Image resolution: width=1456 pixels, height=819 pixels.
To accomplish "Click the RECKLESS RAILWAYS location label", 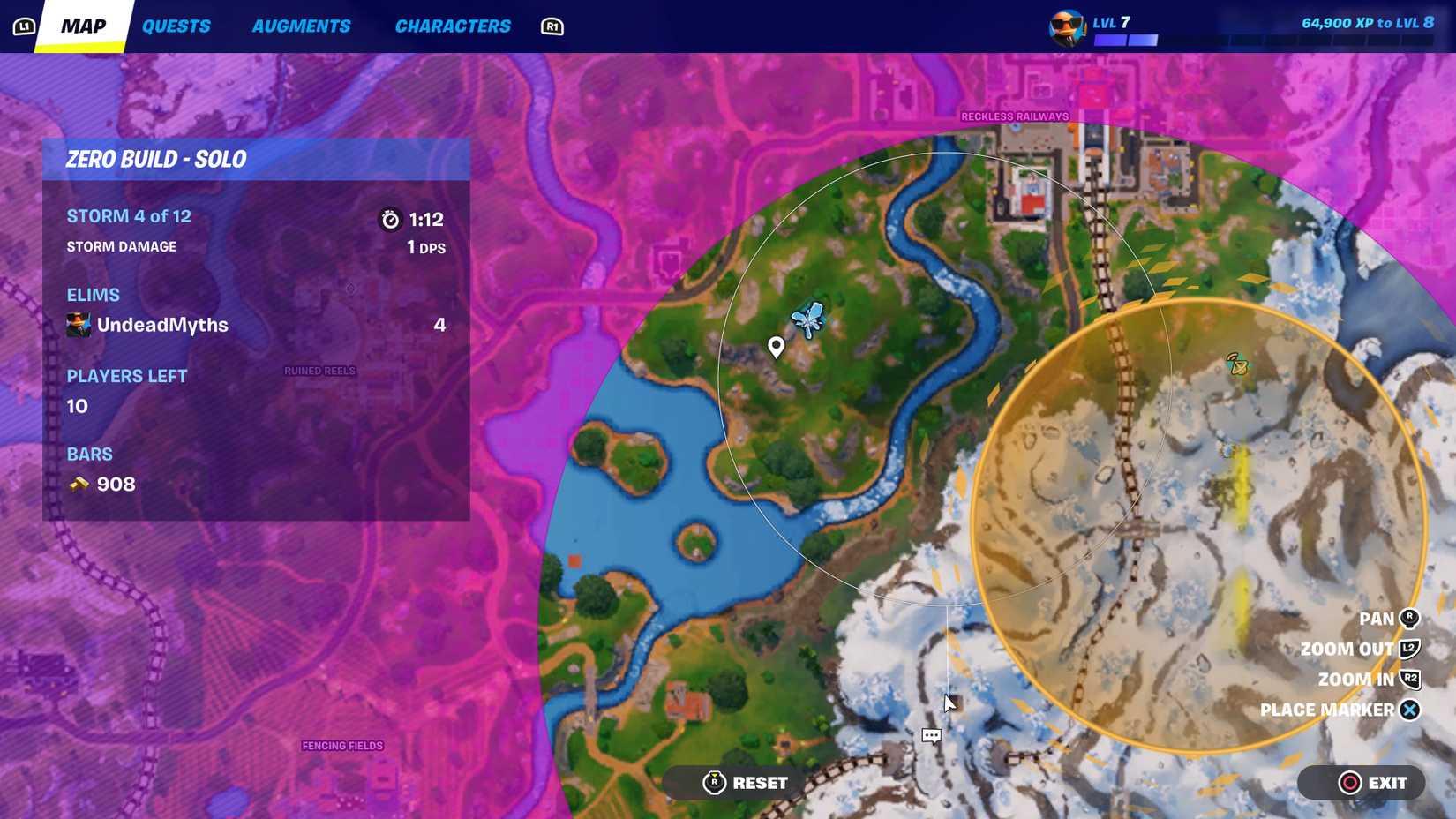I will (1015, 116).
